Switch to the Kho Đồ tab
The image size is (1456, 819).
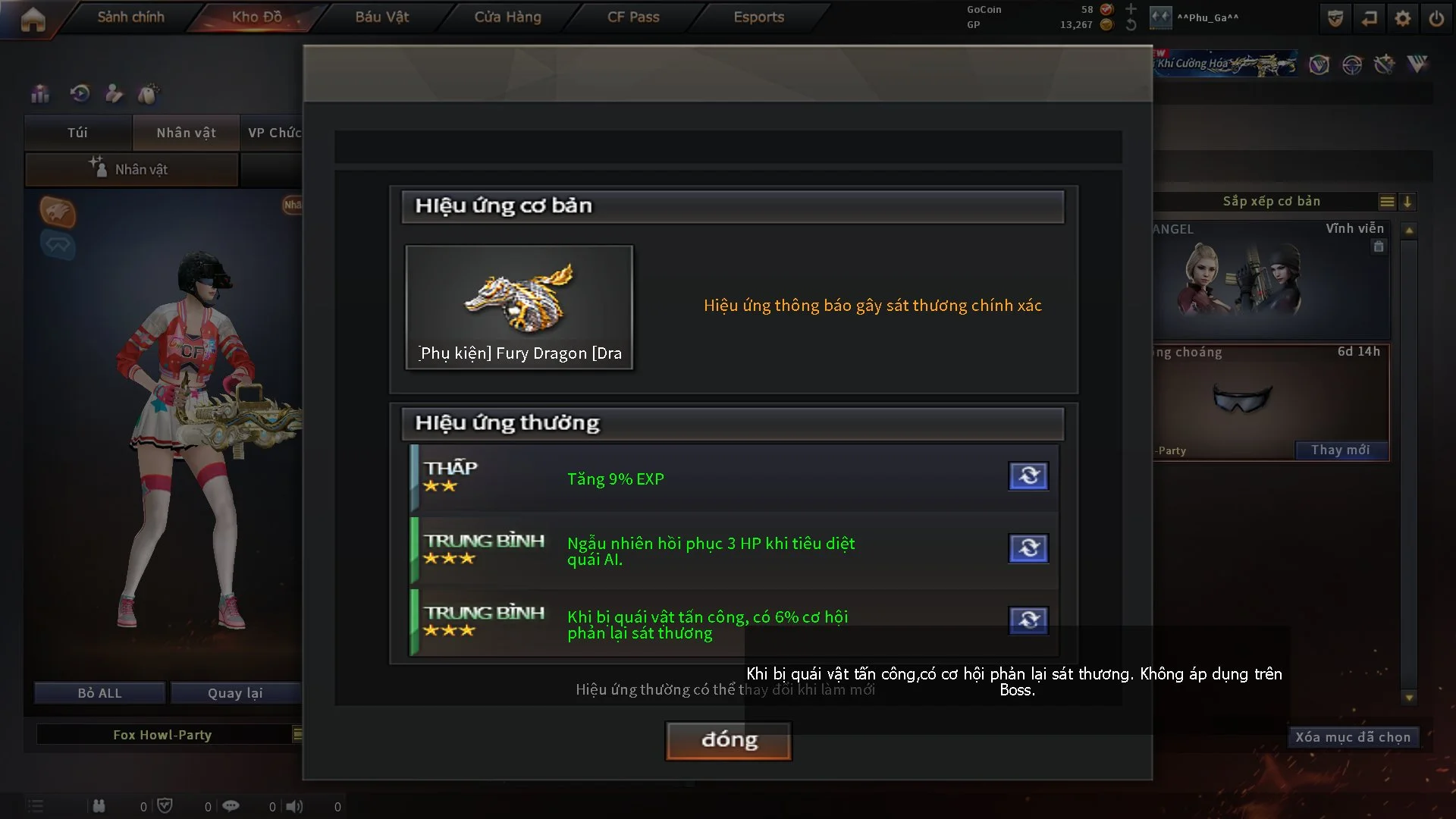pyautogui.click(x=256, y=17)
